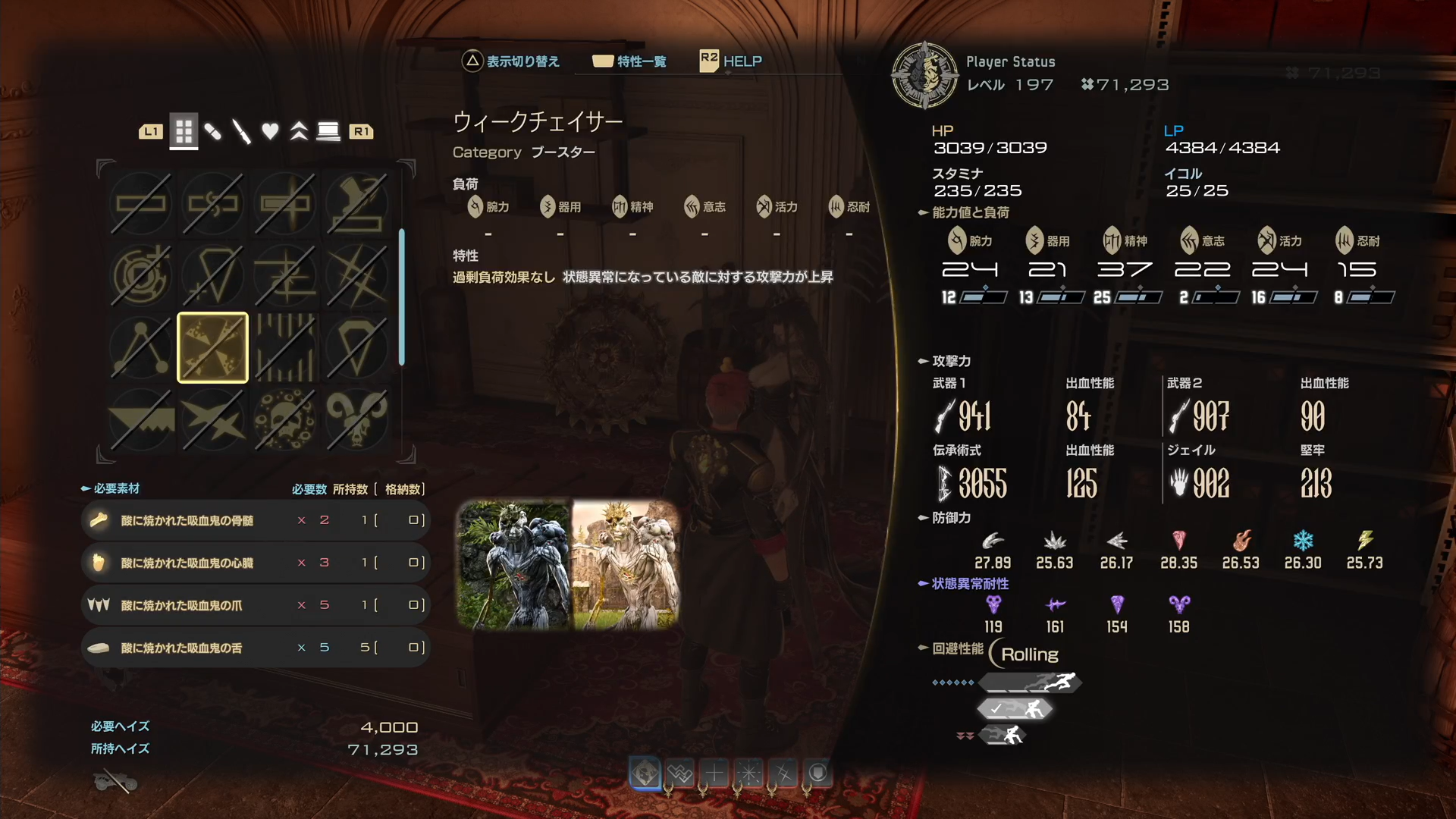This screenshot has width=1456, height=819.
Task: Click the 酸に焼かれた吸血鬼の心臓 material row
Action: tap(255, 563)
